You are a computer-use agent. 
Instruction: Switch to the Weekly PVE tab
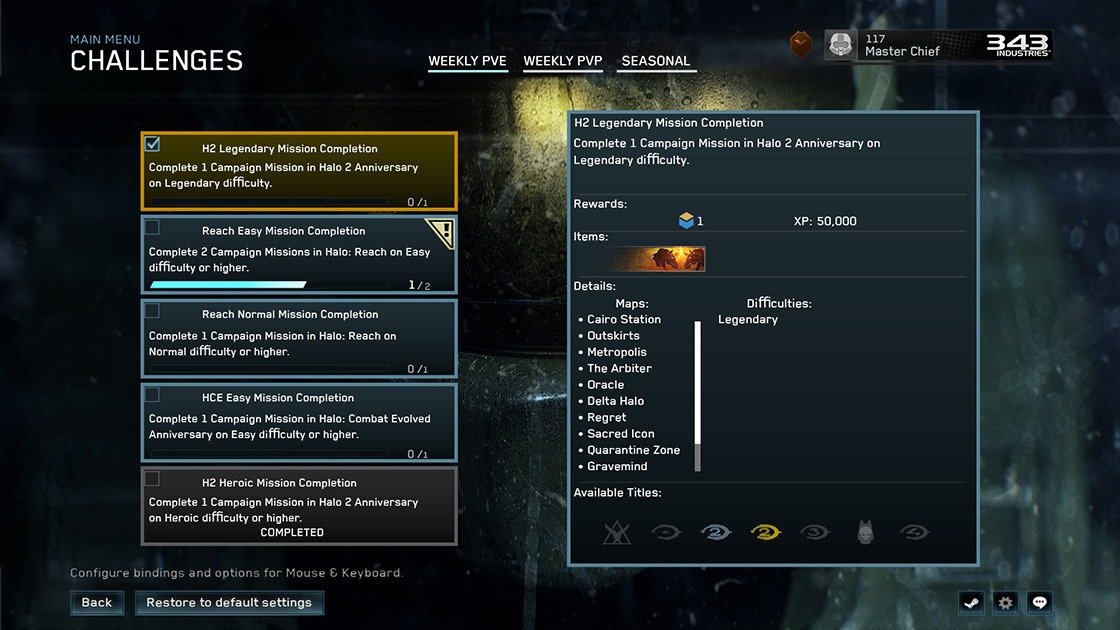coord(467,61)
